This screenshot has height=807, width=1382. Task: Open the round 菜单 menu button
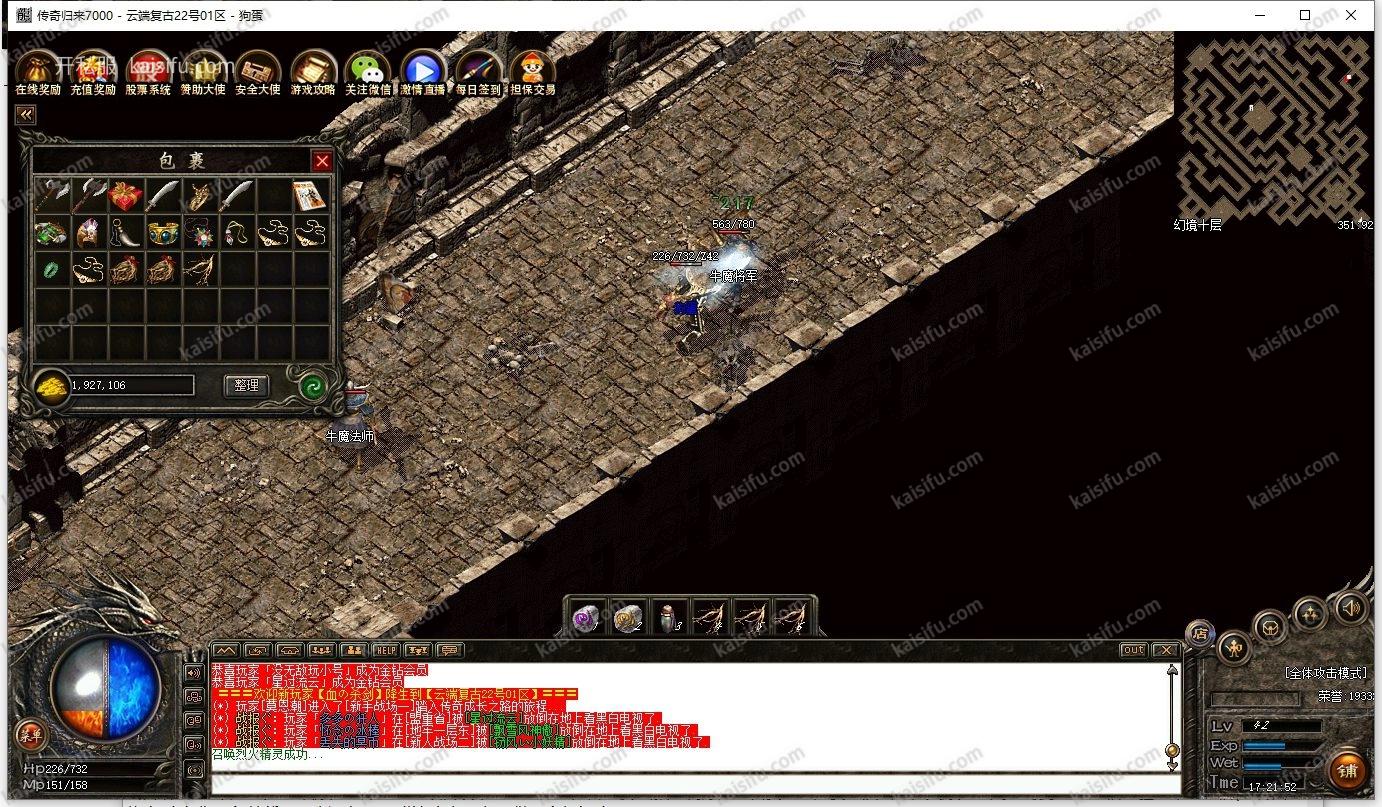(29, 736)
